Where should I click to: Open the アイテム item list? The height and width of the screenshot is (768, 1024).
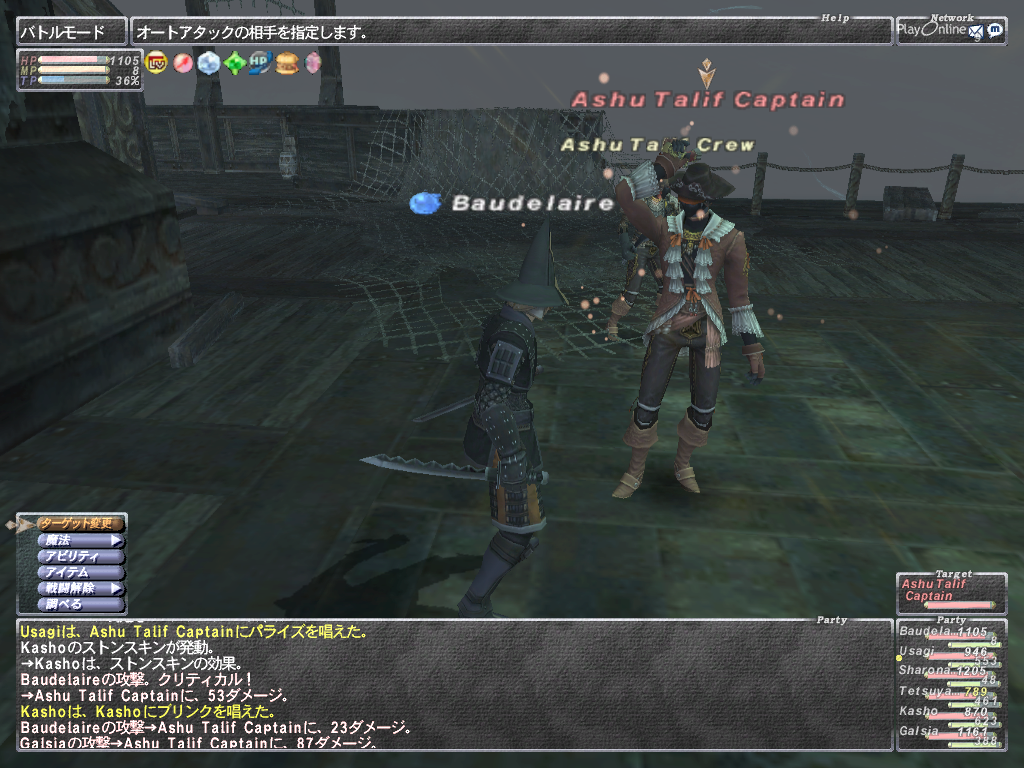pos(80,572)
